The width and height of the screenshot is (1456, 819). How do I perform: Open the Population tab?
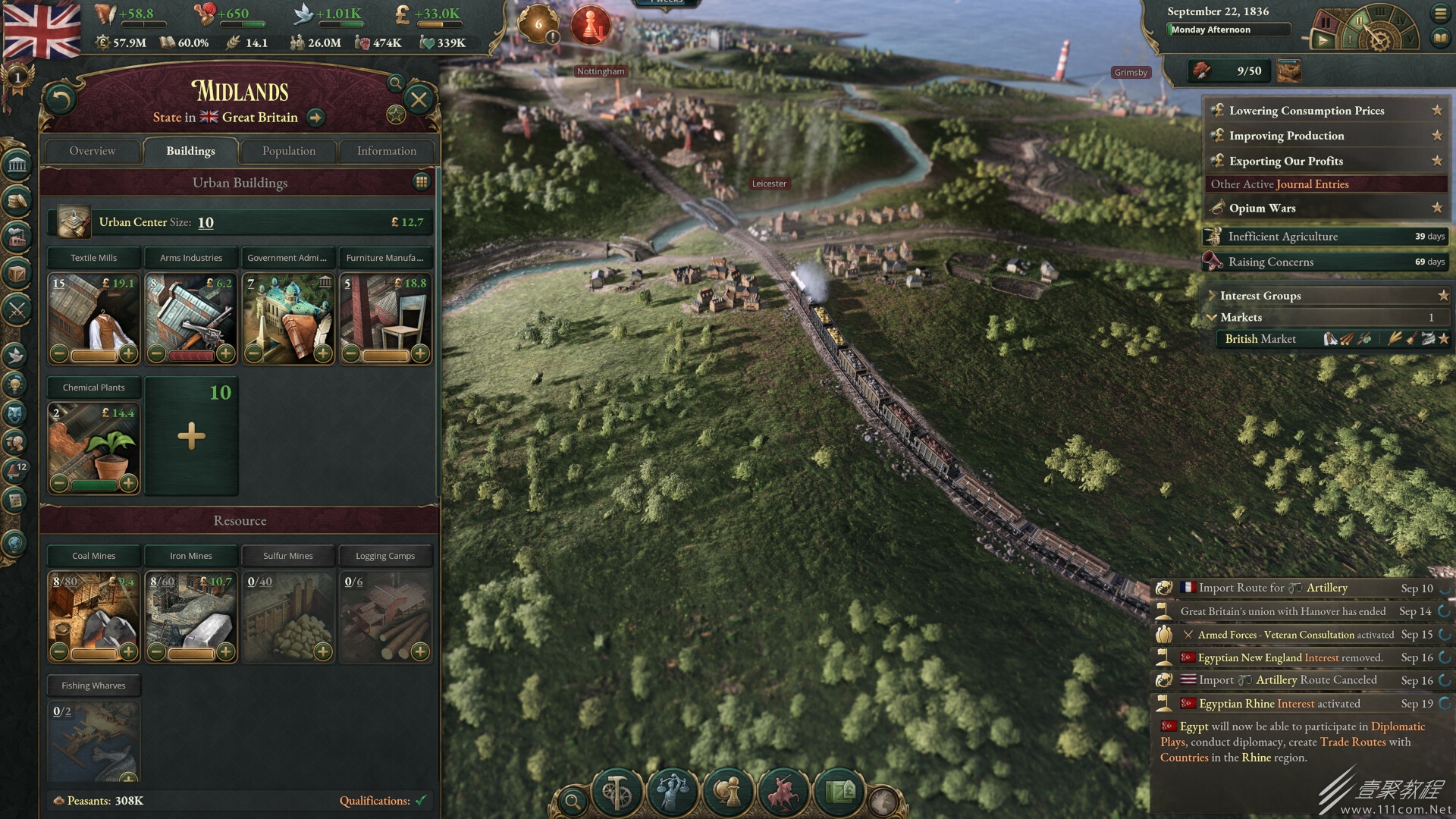(288, 151)
